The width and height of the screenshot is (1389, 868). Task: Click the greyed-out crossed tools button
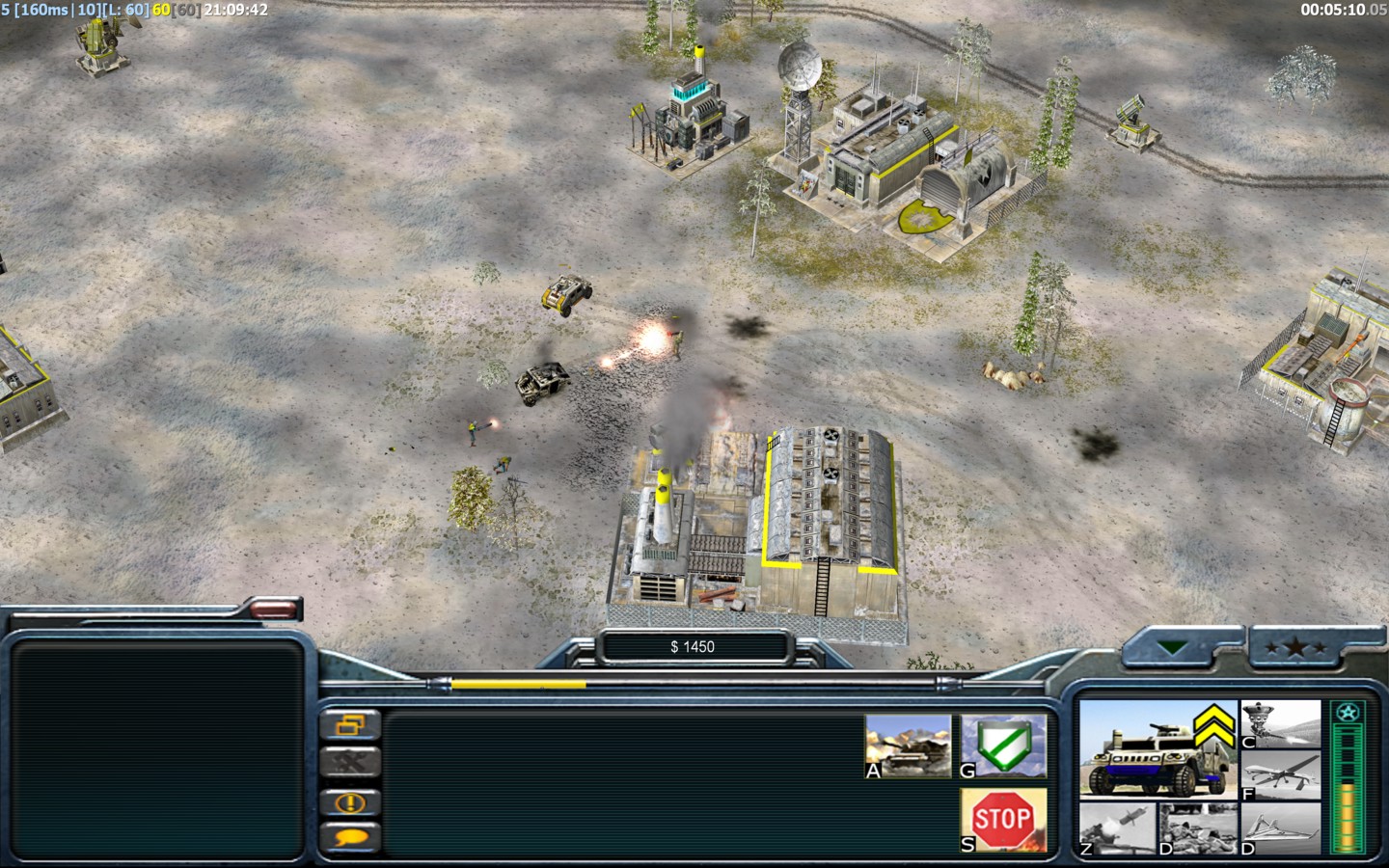[x=349, y=763]
